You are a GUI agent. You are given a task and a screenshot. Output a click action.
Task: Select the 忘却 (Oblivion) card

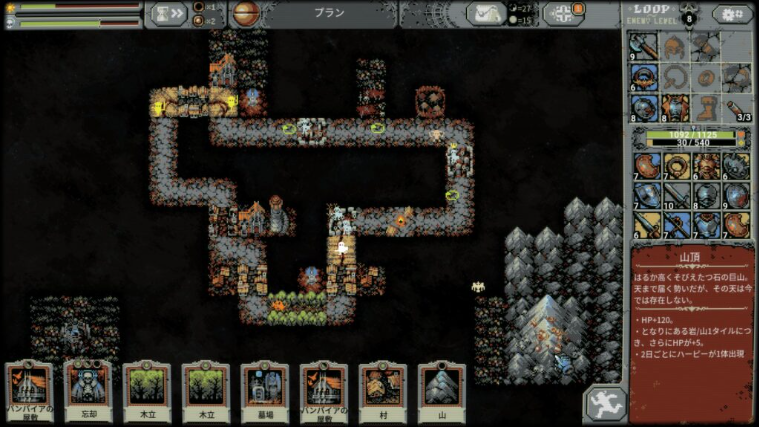(88, 388)
